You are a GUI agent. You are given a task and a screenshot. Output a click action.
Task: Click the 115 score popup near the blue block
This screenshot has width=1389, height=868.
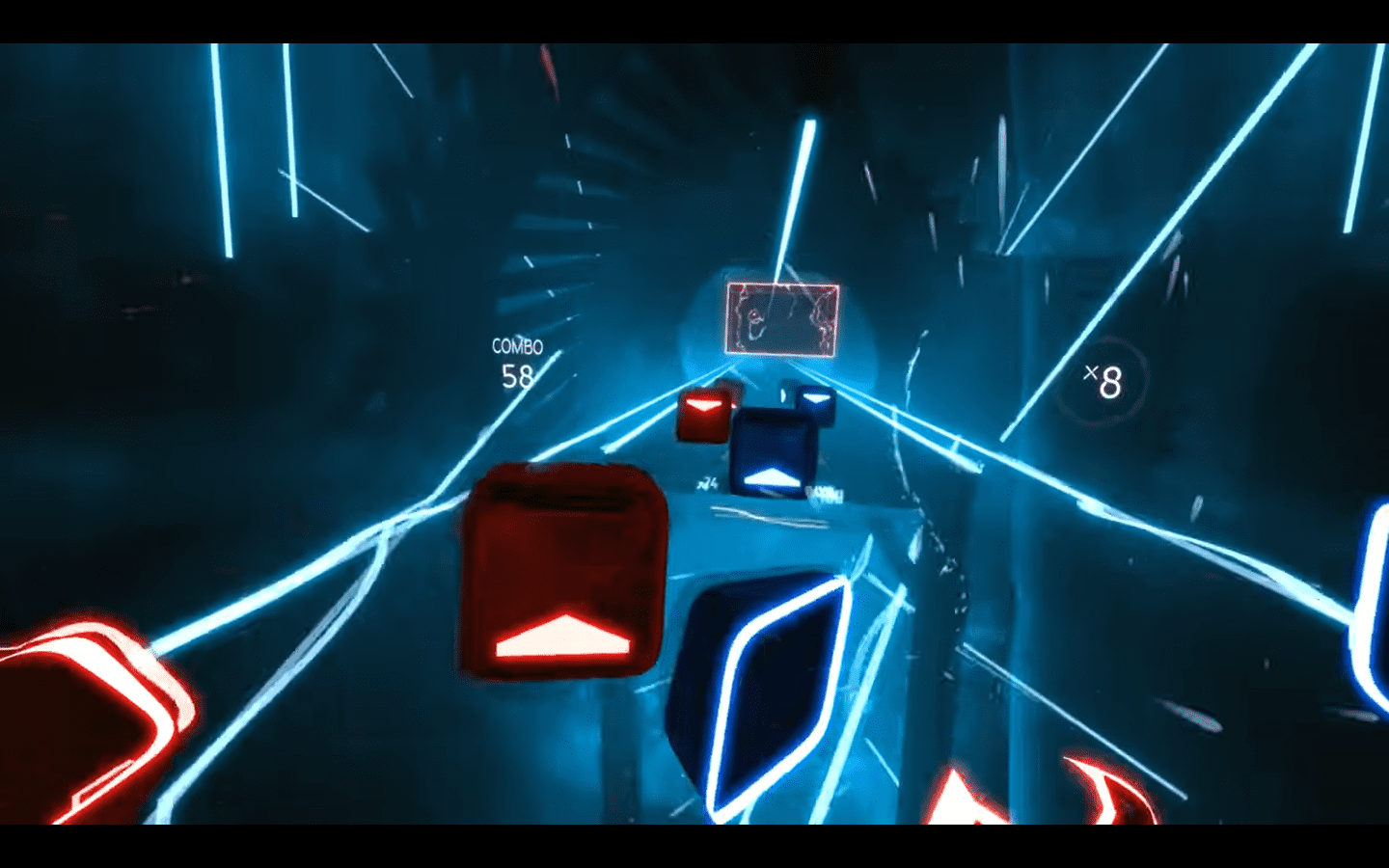click(826, 492)
